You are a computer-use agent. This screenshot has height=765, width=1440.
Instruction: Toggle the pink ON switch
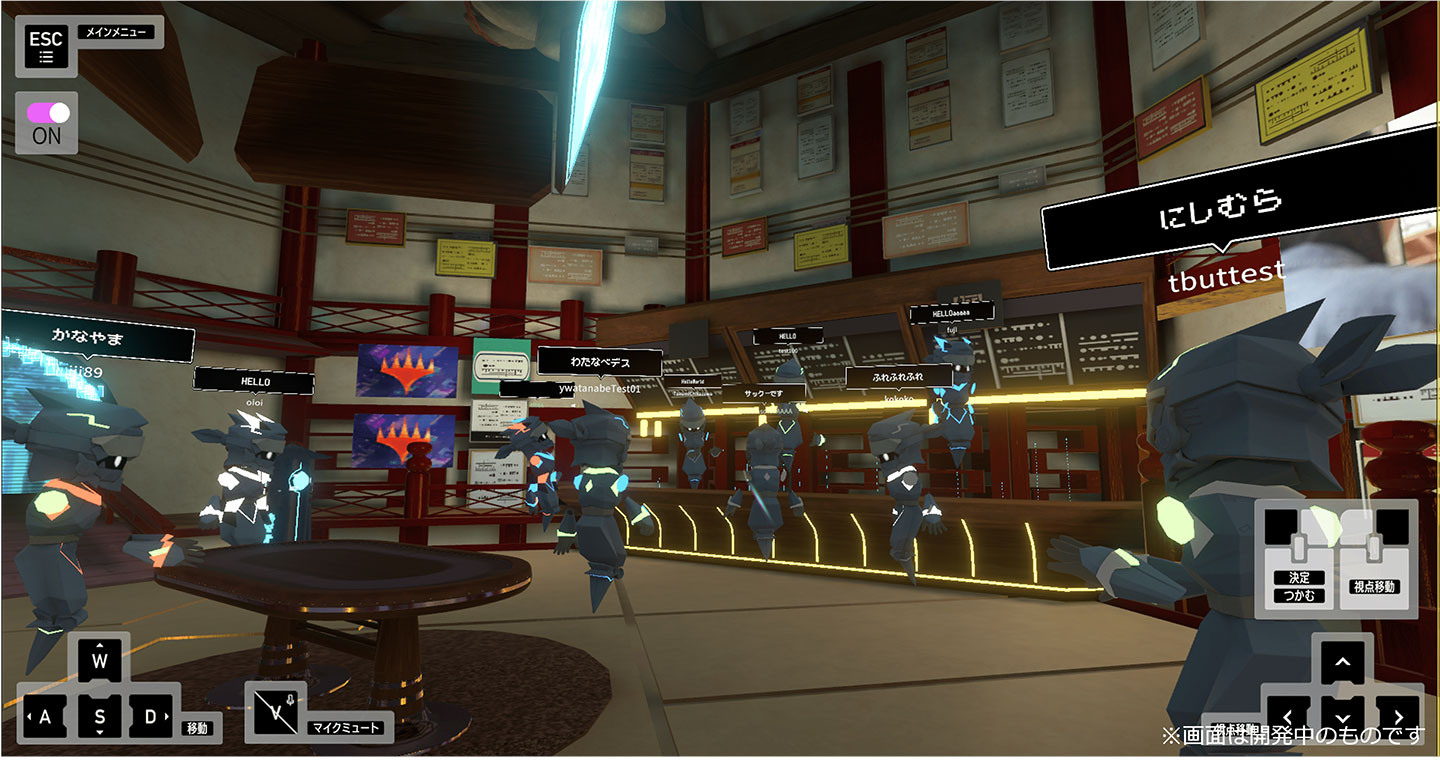46,112
